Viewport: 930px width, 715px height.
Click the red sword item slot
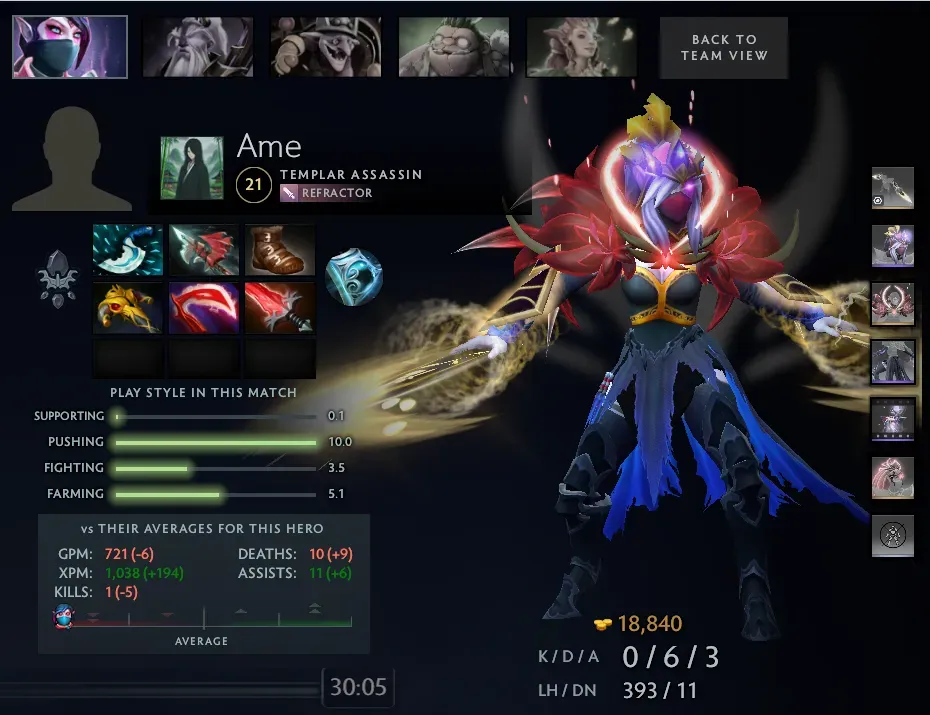280,307
